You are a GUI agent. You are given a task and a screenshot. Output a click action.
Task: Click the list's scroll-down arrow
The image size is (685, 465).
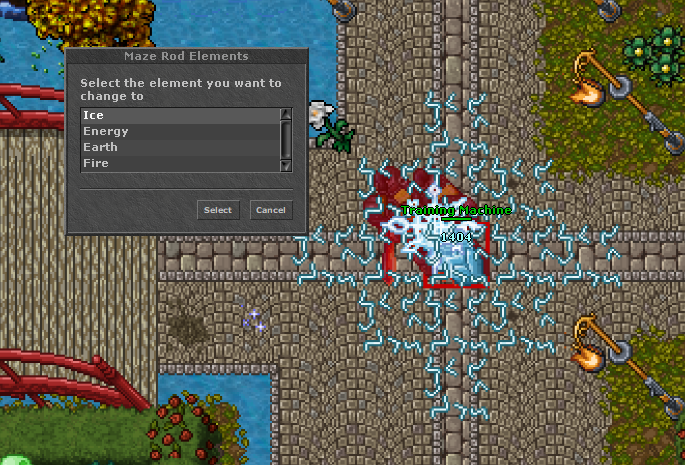[286, 165]
